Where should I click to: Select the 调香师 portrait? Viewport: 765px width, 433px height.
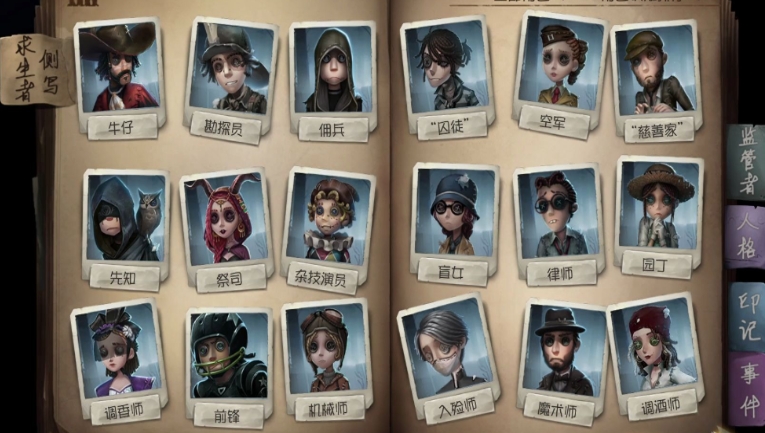click(x=116, y=348)
